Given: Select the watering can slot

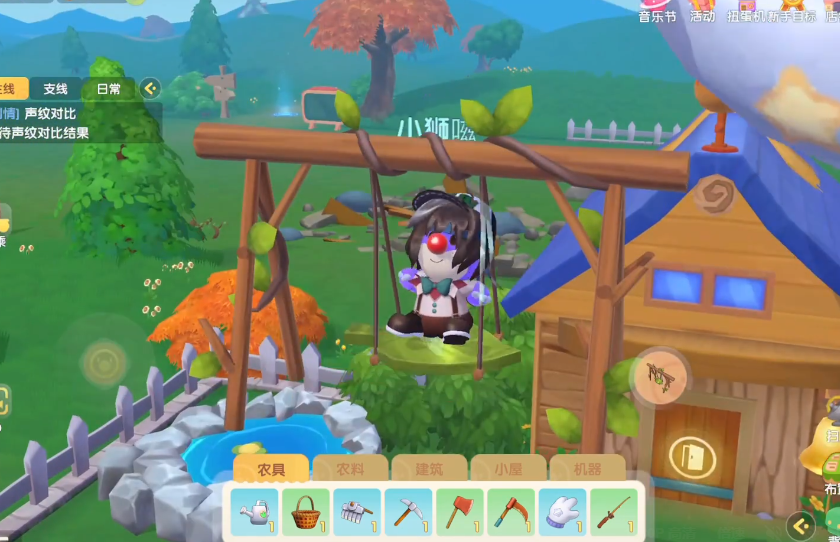Looking at the screenshot, I should pyautogui.click(x=255, y=512).
